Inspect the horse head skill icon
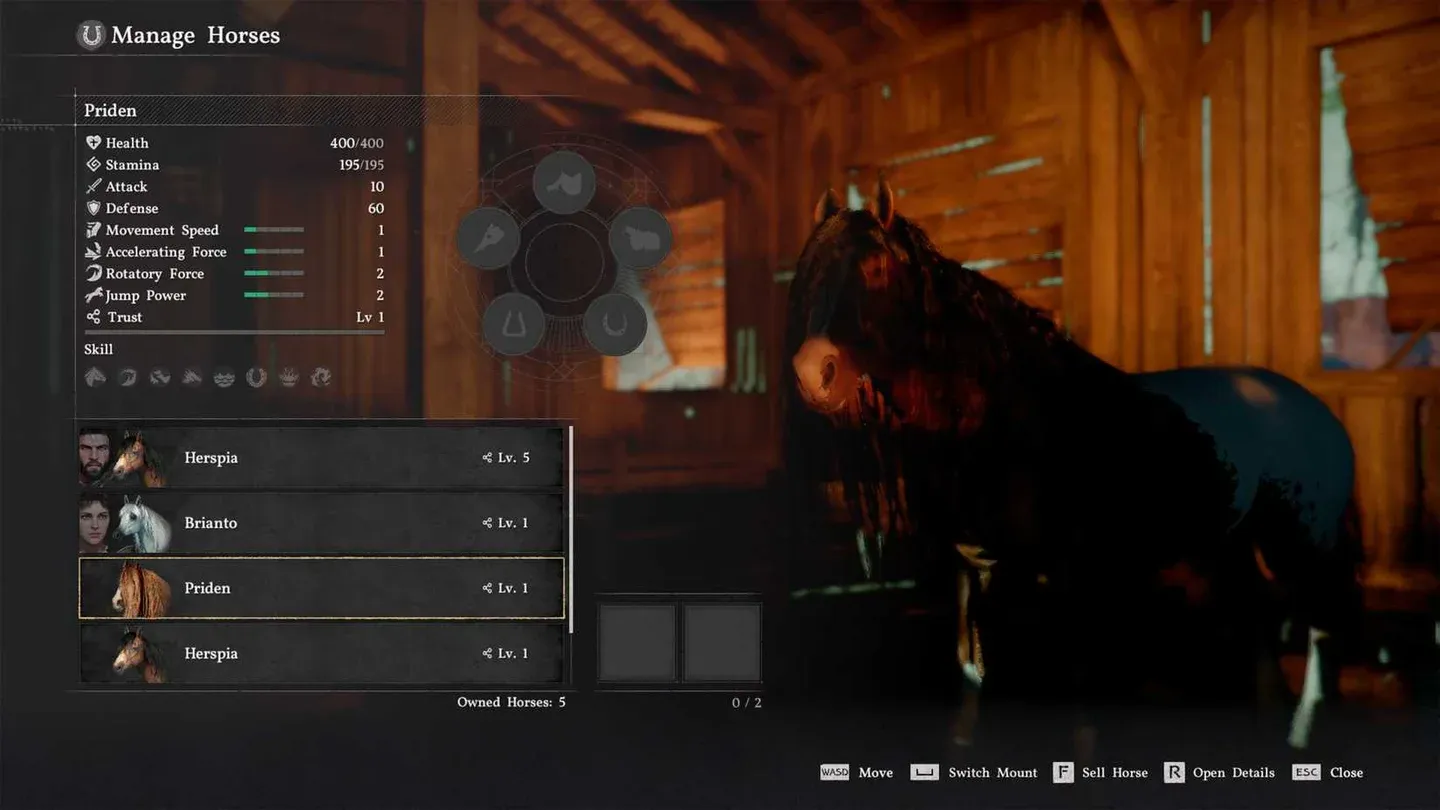Image resolution: width=1440 pixels, height=810 pixels. click(96, 377)
